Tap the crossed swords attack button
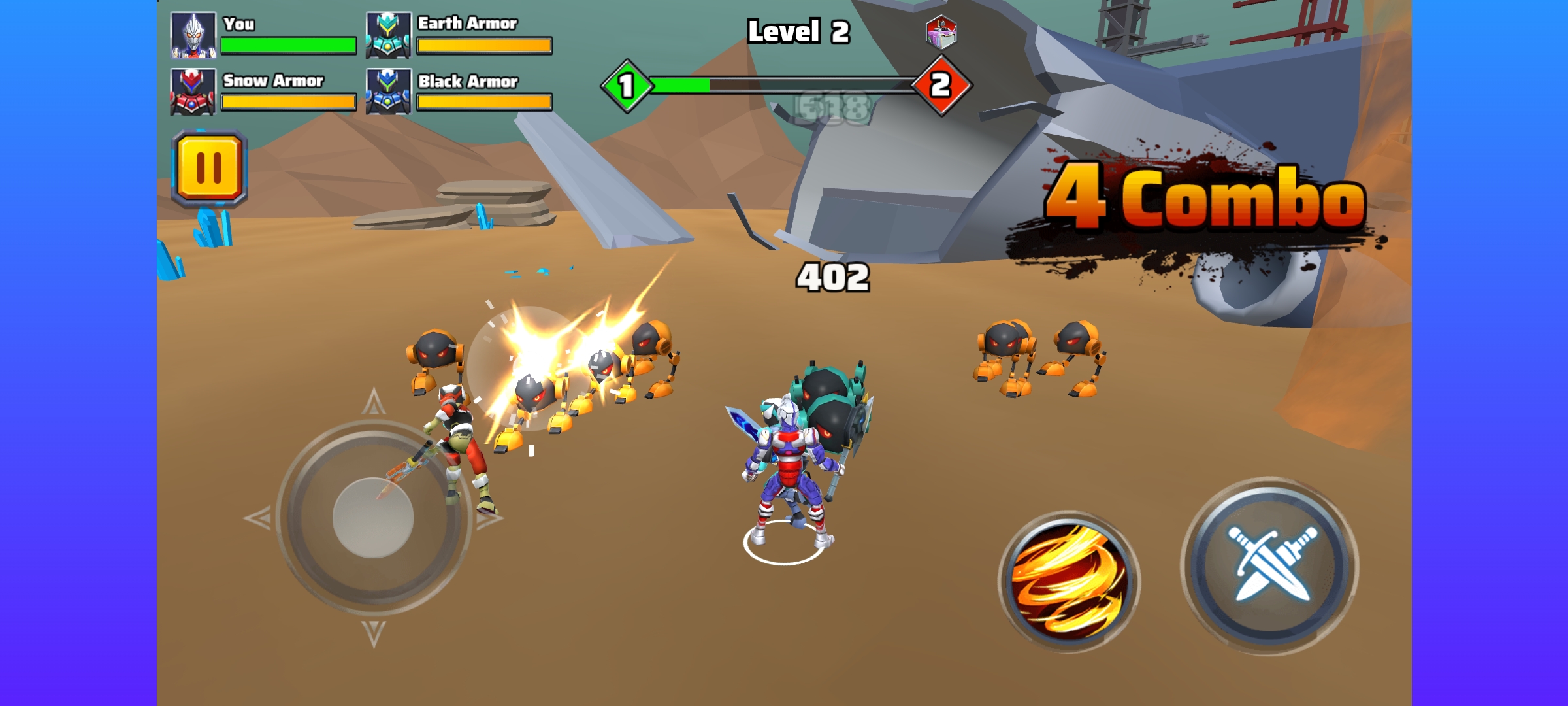Viewport: 1568px width, 706px height. (1270, 565)
